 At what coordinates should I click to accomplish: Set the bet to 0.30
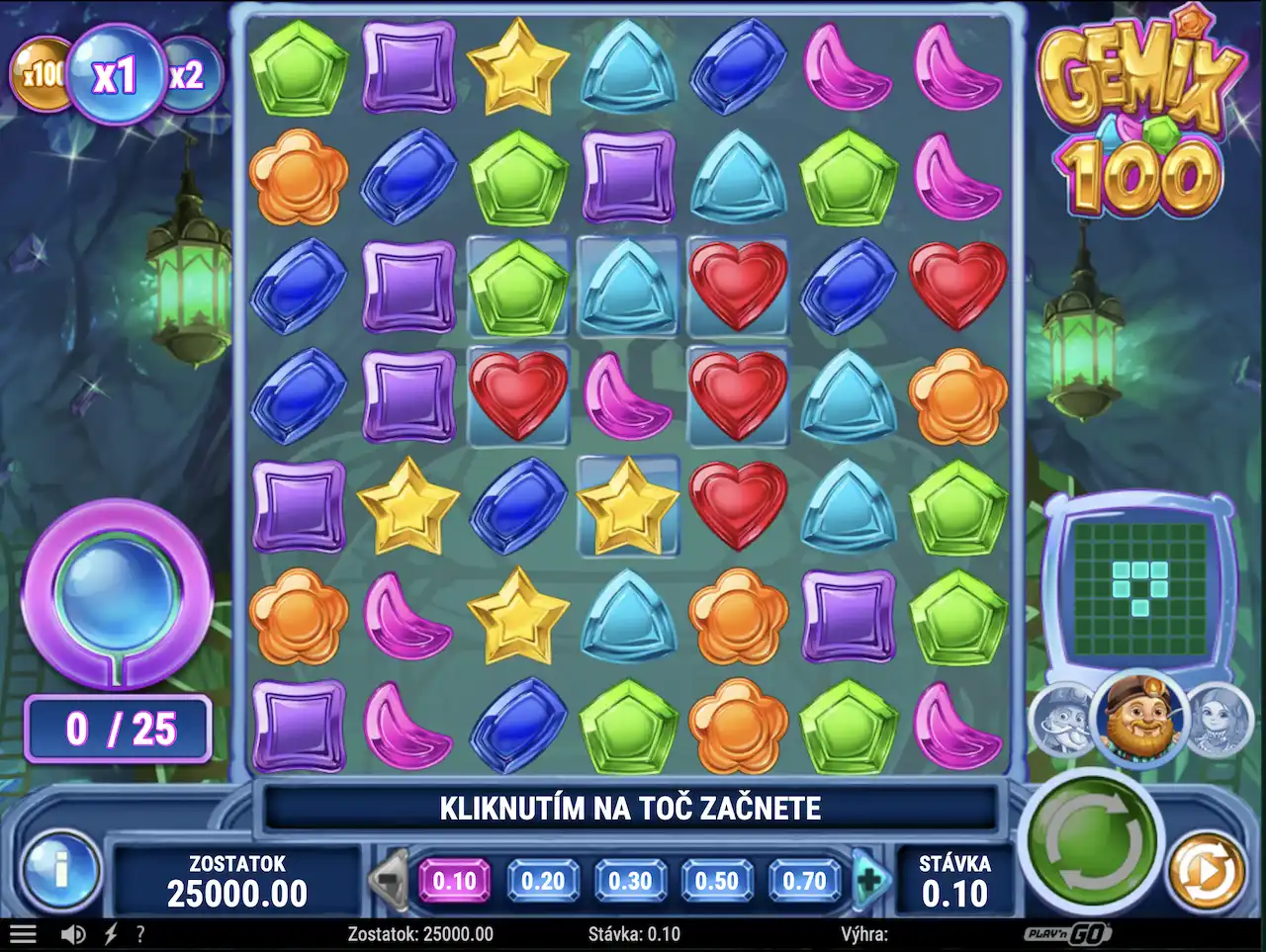(630, 880)
